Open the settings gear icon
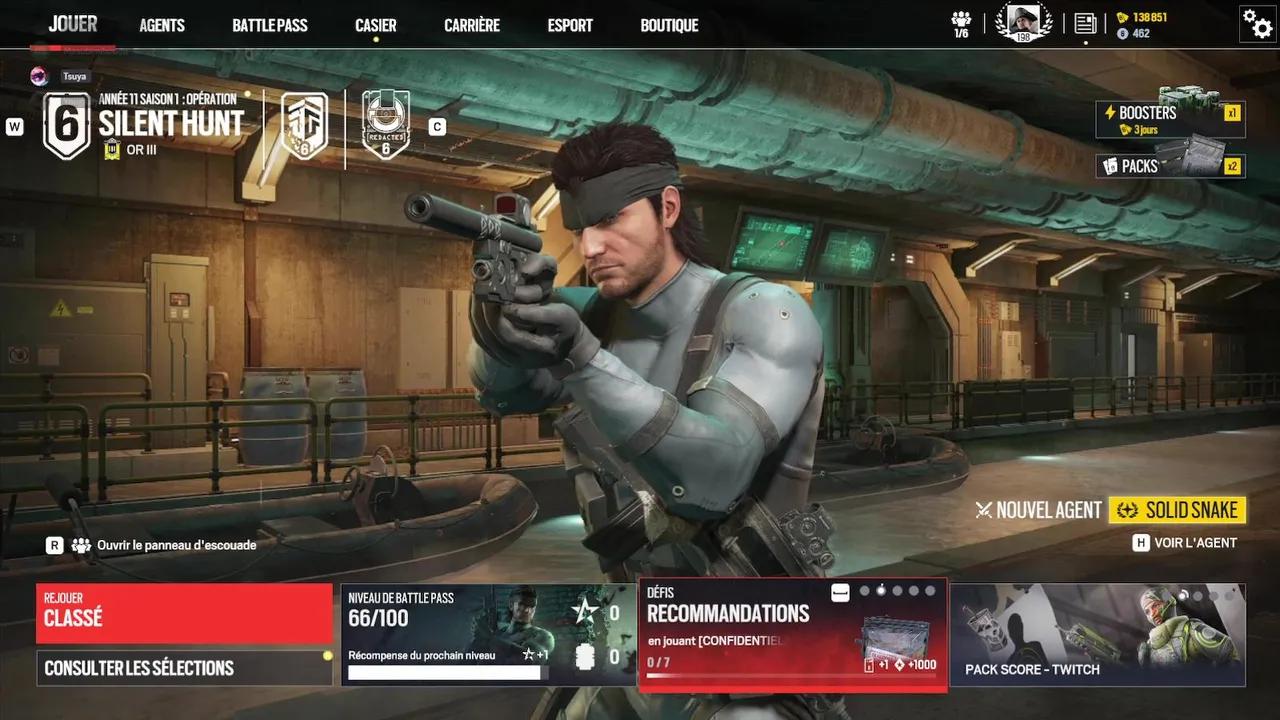This screenshot has width=1280, height=720. [1257, 24]
